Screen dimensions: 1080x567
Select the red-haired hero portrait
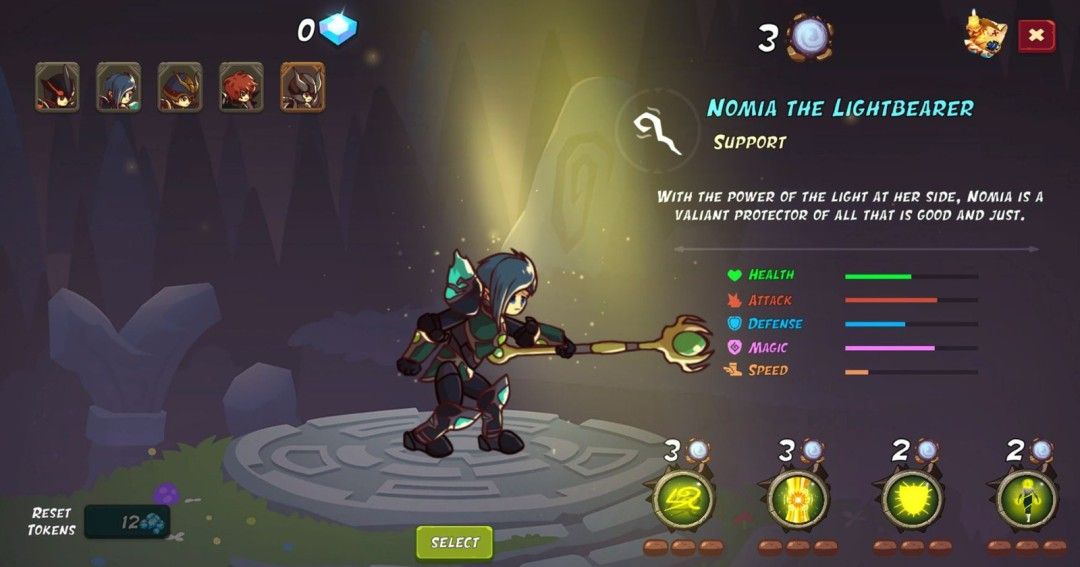coord(241,87)
